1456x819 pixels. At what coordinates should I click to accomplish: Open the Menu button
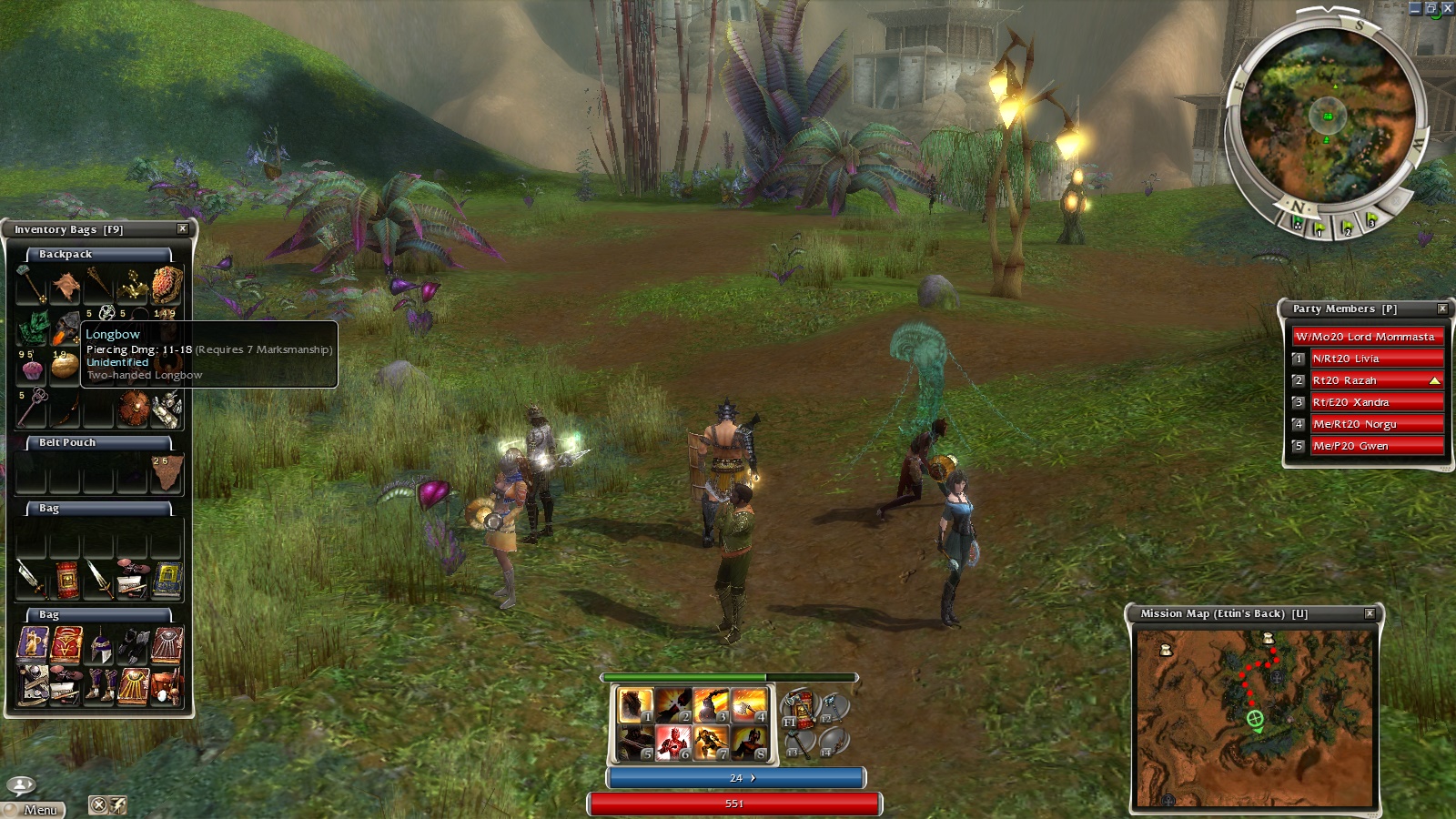click(34, 809)
